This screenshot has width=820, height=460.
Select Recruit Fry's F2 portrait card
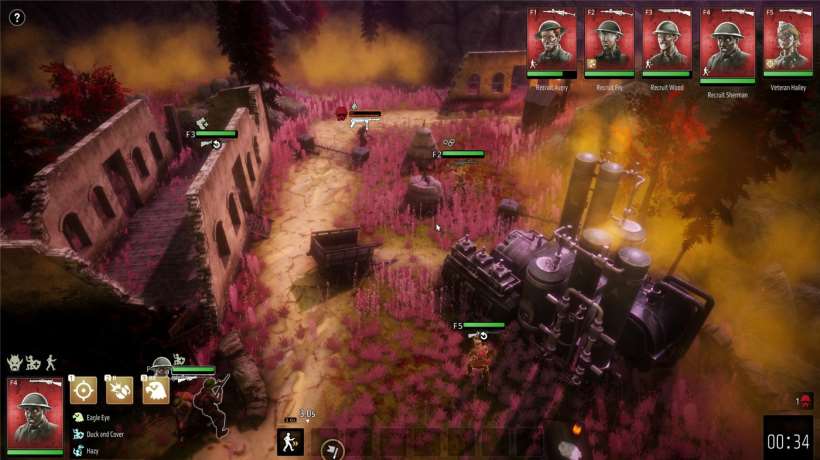[609, 42]
